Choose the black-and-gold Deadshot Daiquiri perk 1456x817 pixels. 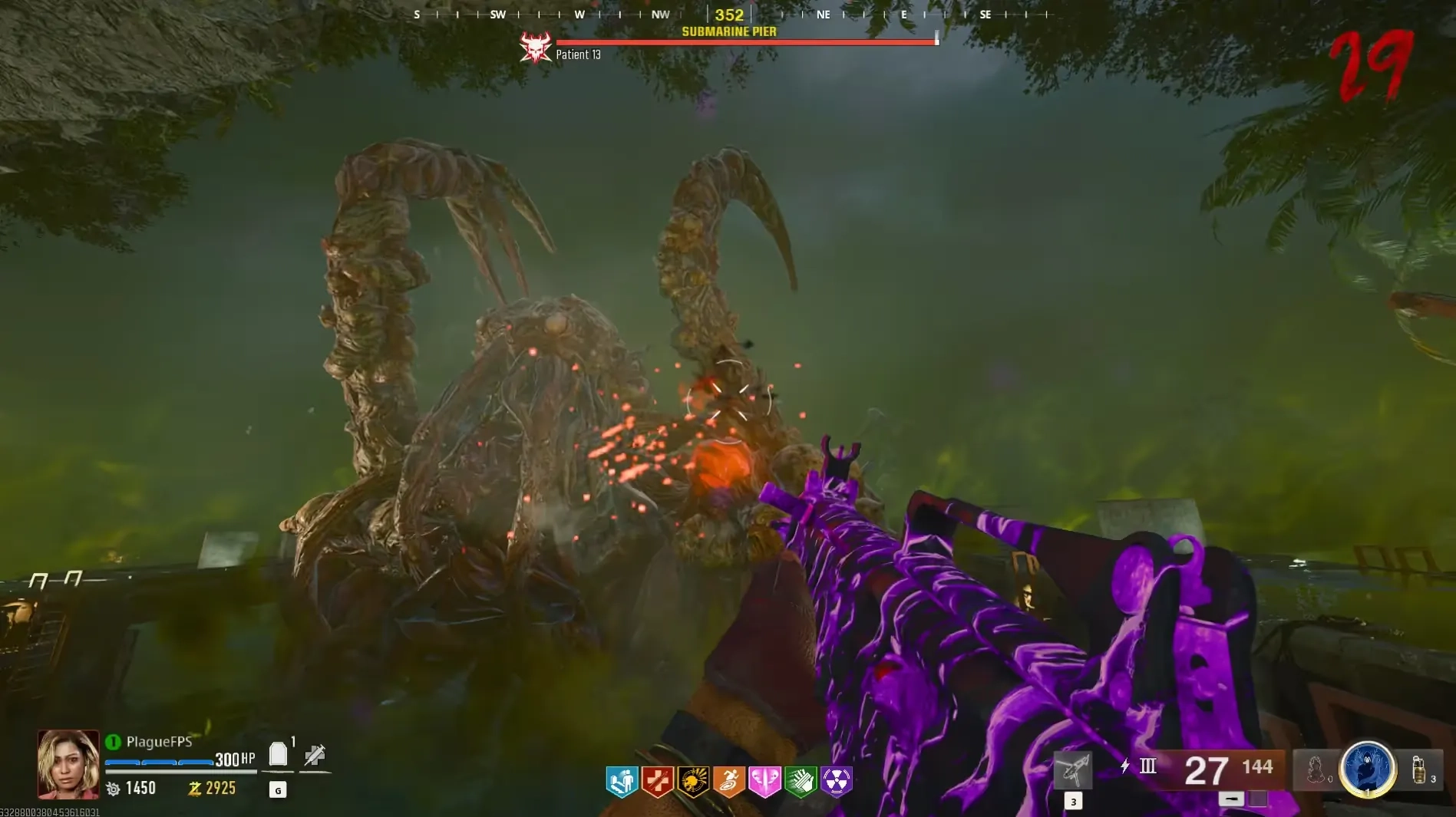point(693,781)
